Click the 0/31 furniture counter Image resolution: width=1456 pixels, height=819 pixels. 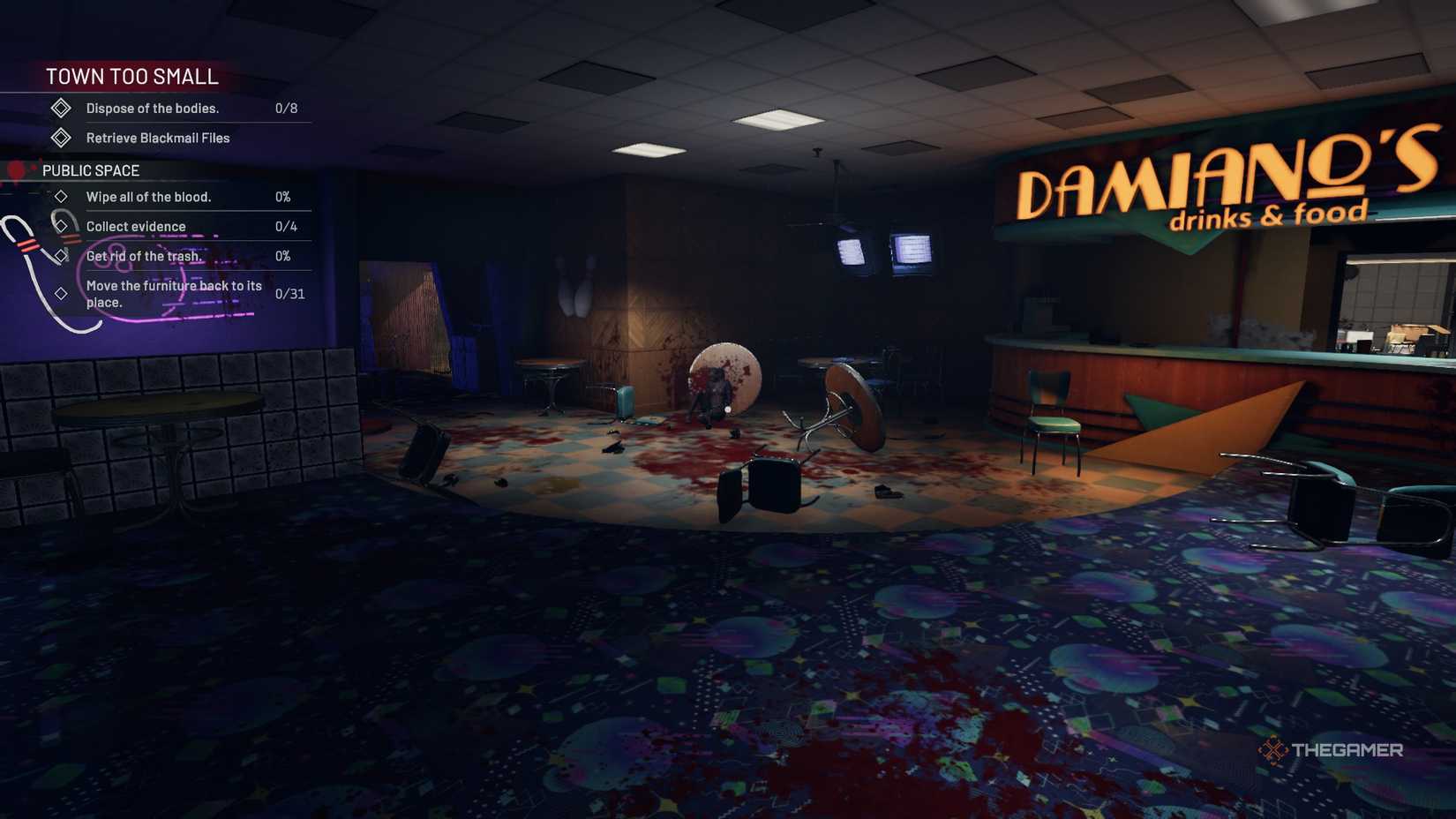288,292
